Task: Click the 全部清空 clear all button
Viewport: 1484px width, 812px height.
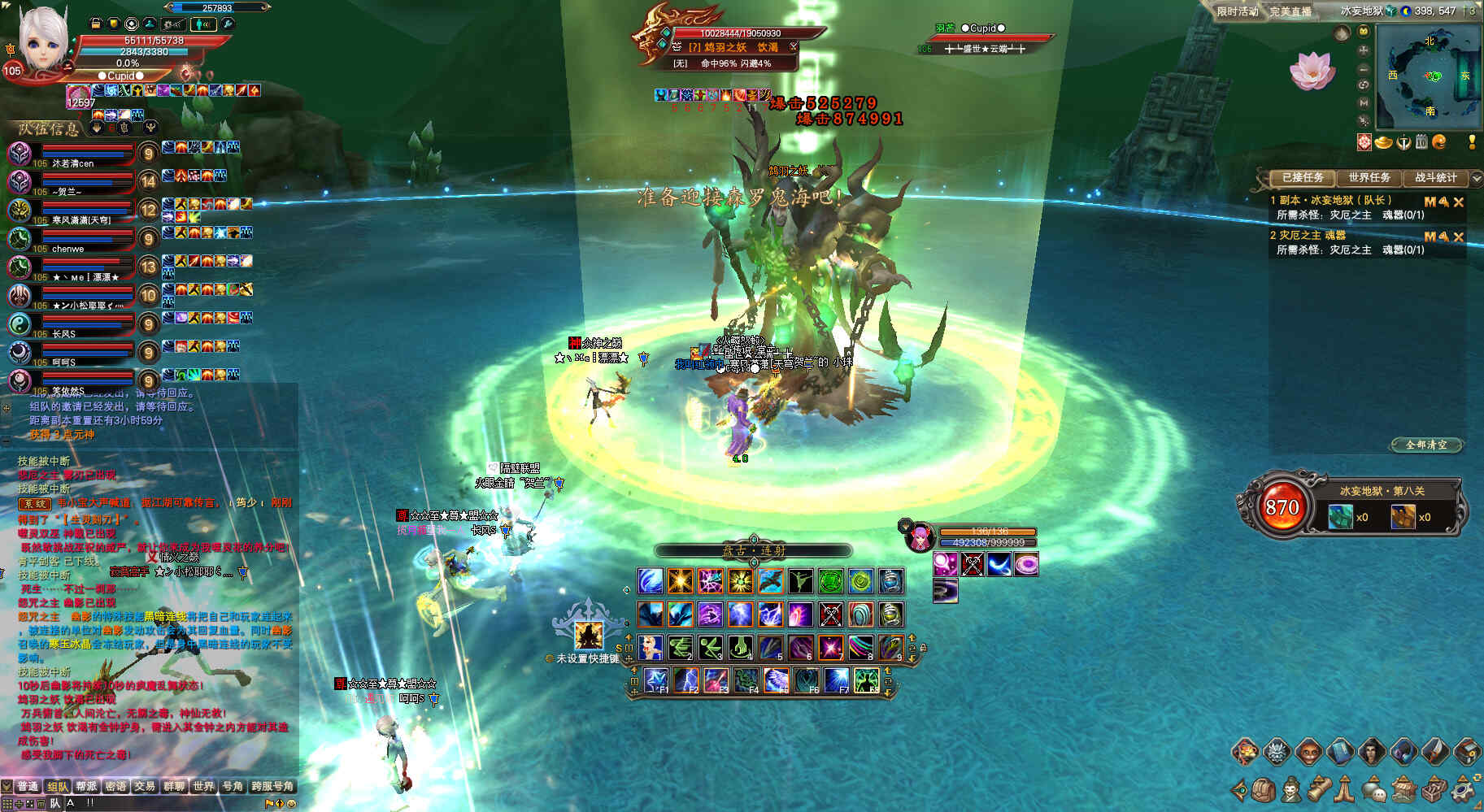Action: tap(1426, 445)
